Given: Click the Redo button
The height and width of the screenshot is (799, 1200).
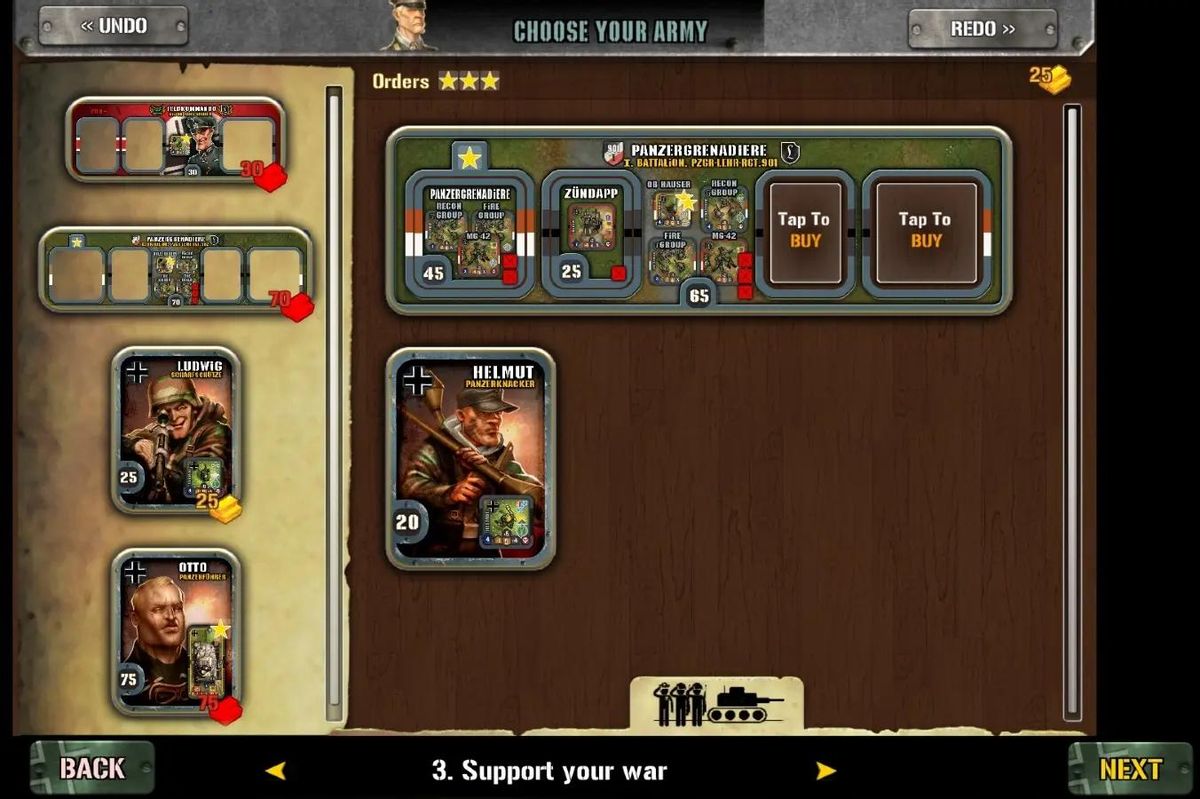Looking at the screenshot, I should pos(982,28).
